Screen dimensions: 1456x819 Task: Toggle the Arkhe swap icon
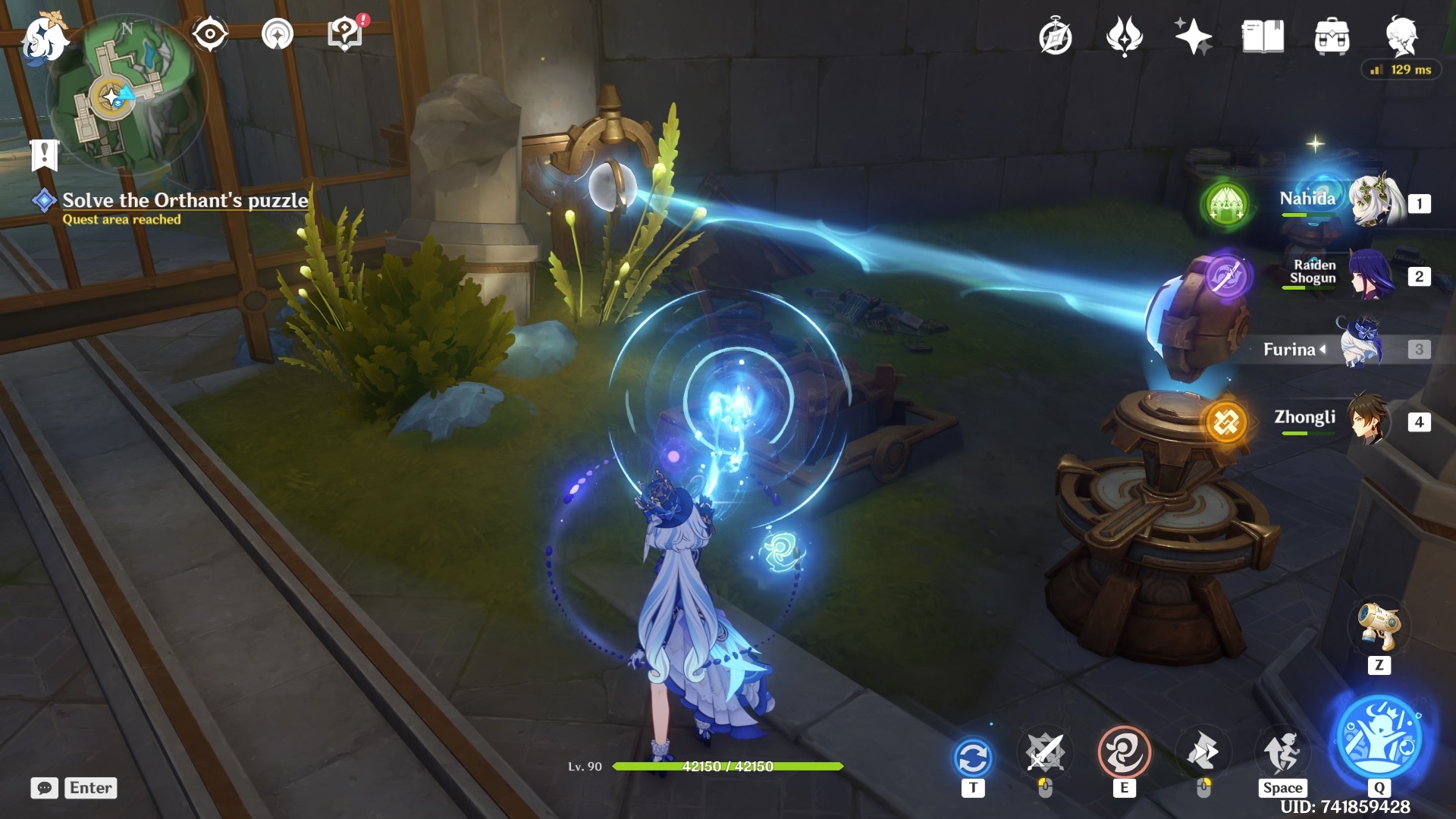click(973, 757)
